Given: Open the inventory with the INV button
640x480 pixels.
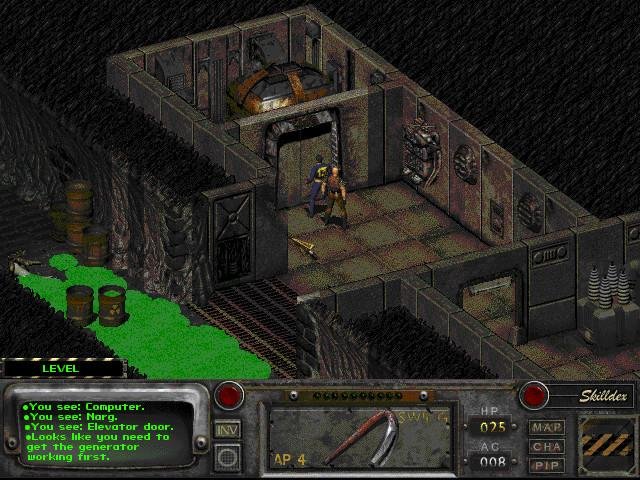Looking at the screenshot, I should point(228,430).
